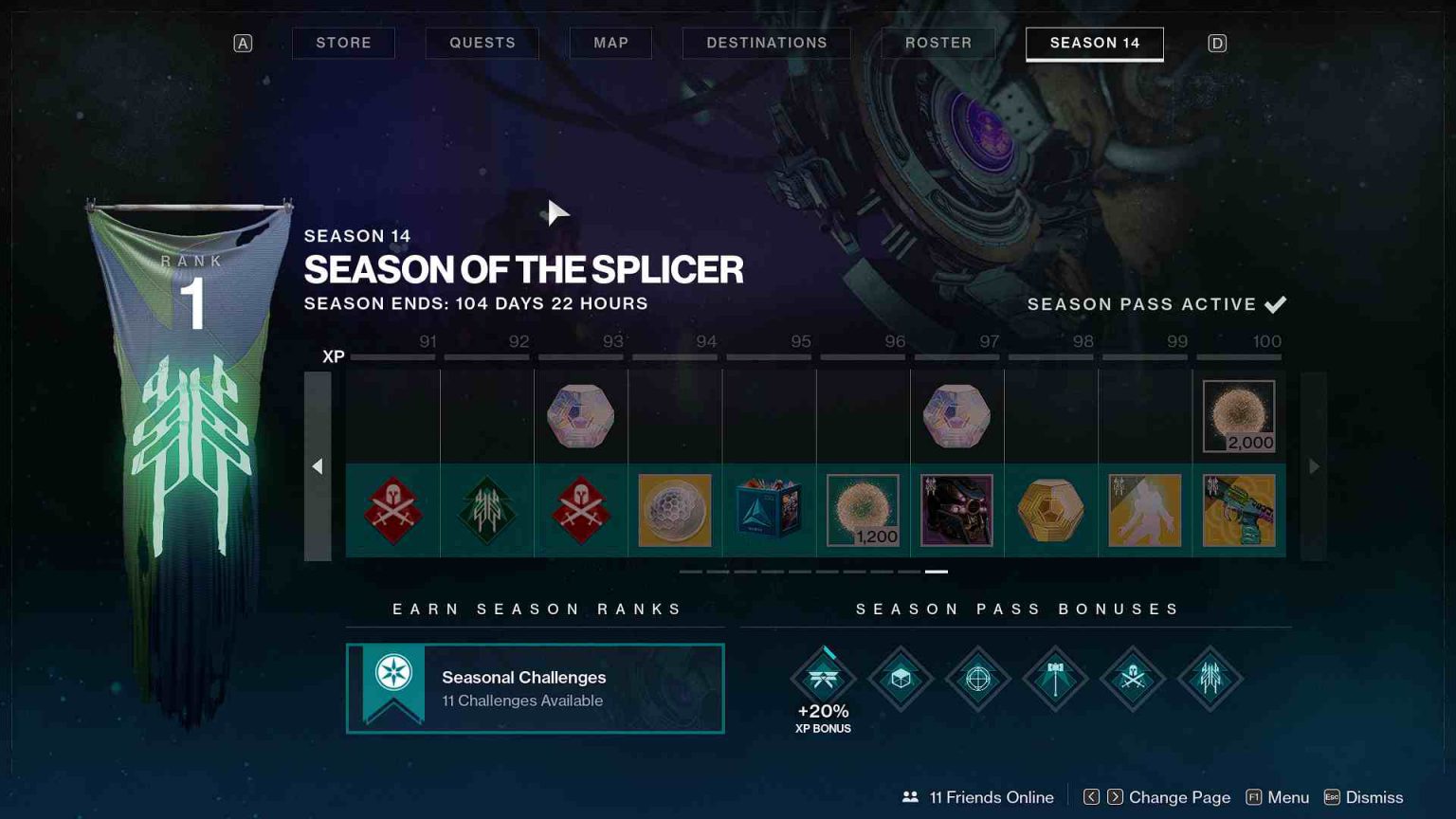The height and width of the screenshot is (819, 1456).
Task: Open the Store tab
Action: click(x=343, y=43)
